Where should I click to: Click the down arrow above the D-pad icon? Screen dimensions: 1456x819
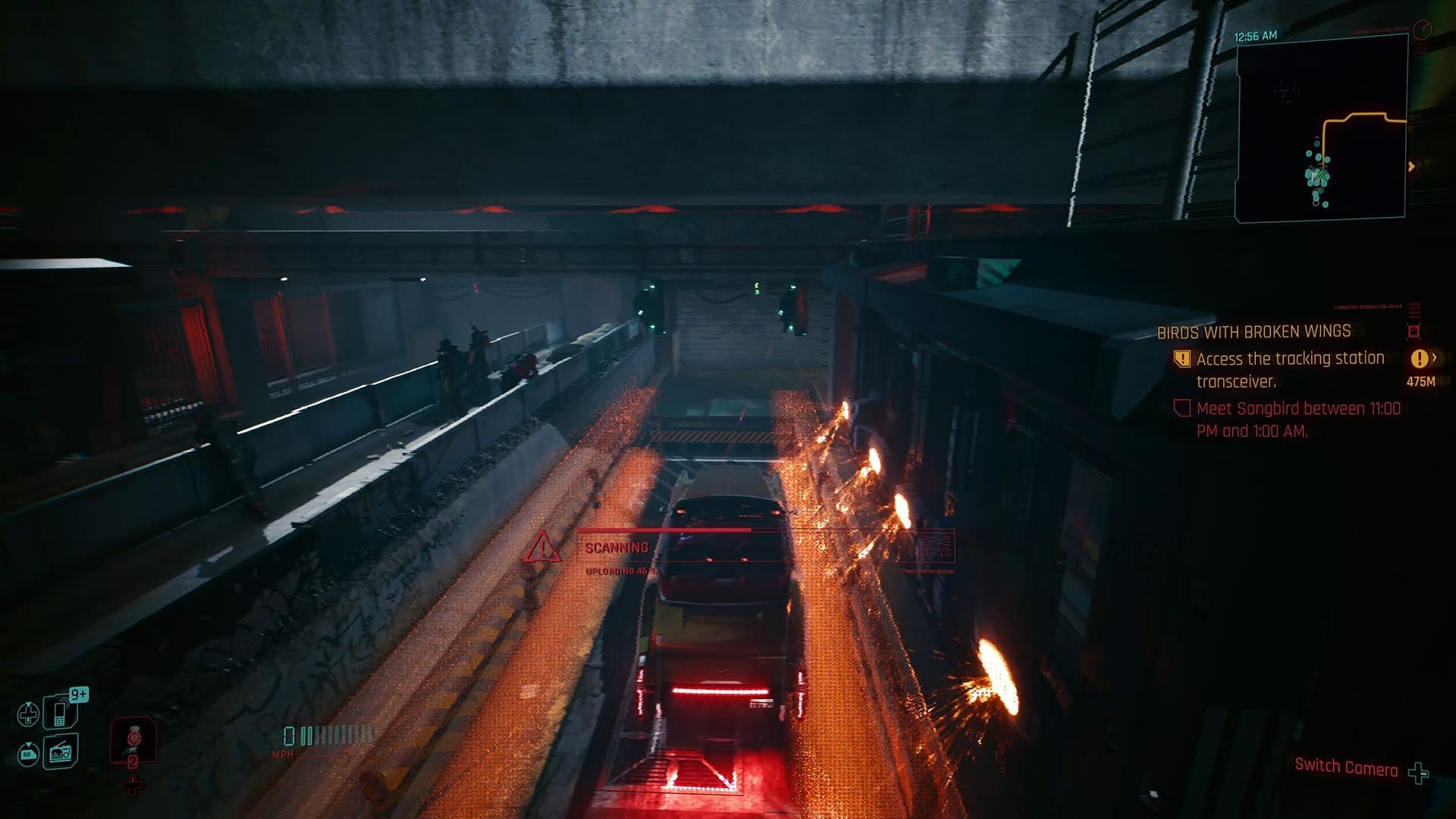(x=28, y=704)
